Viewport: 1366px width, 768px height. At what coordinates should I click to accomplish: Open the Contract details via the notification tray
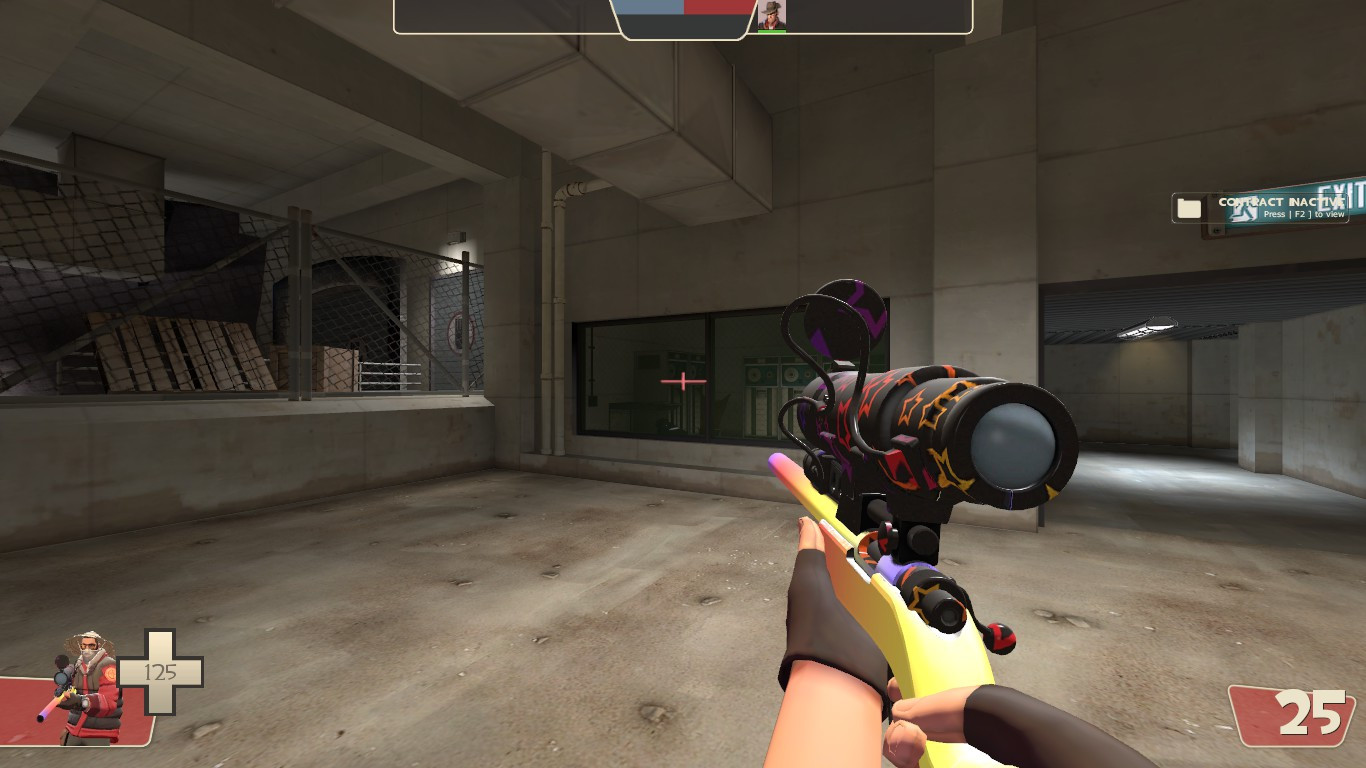click(x=1188, y=207)
